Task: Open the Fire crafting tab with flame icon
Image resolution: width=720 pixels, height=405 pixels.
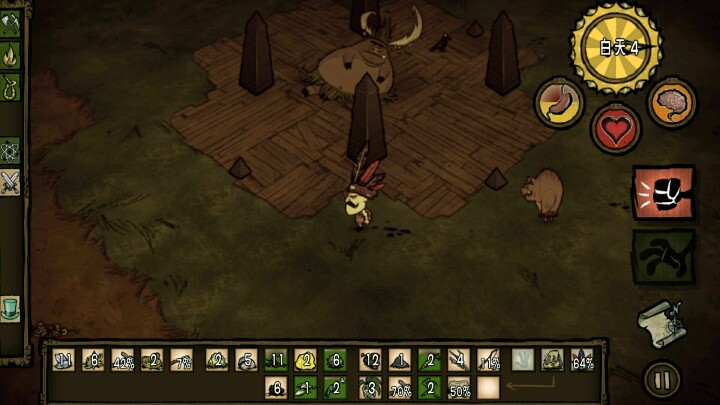Action: tap(10, 53)
